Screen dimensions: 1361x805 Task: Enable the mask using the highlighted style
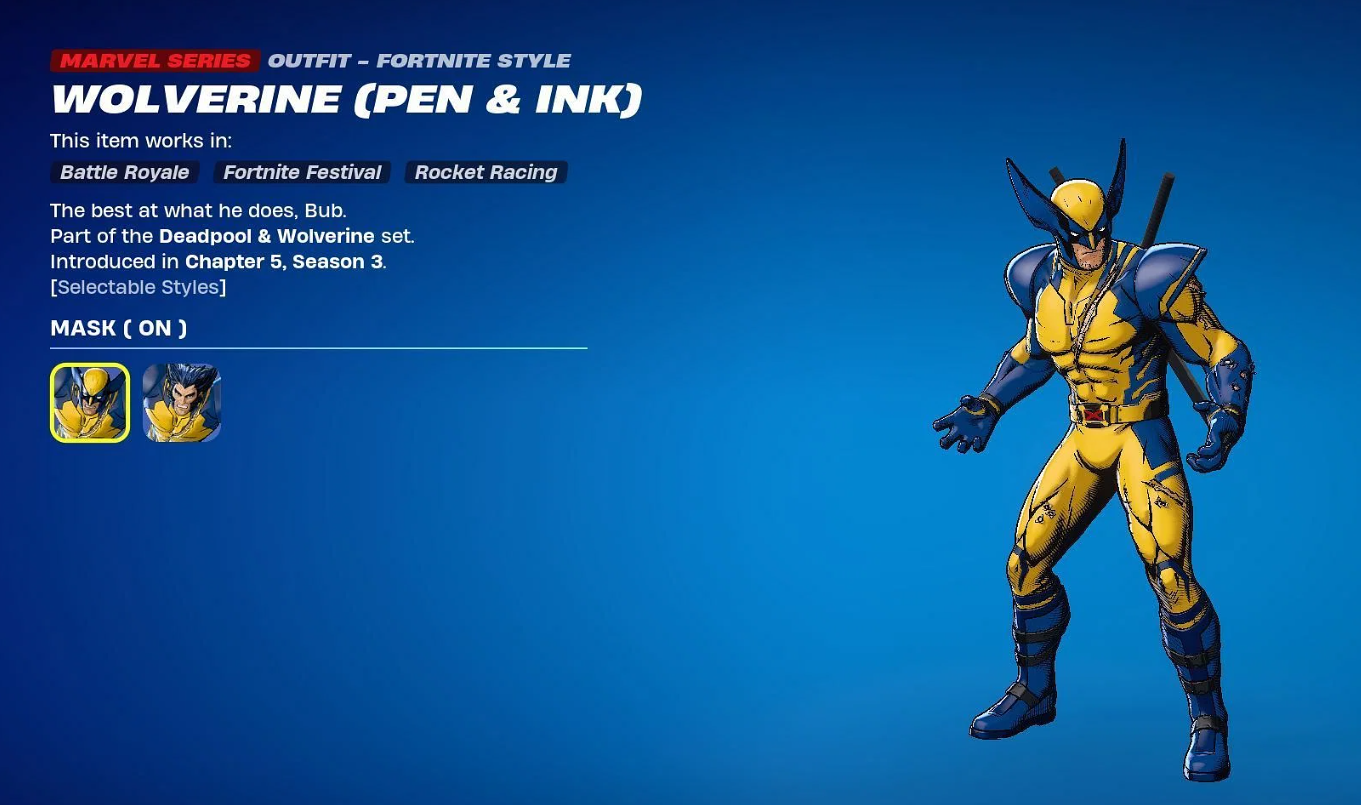click(89, 402)
